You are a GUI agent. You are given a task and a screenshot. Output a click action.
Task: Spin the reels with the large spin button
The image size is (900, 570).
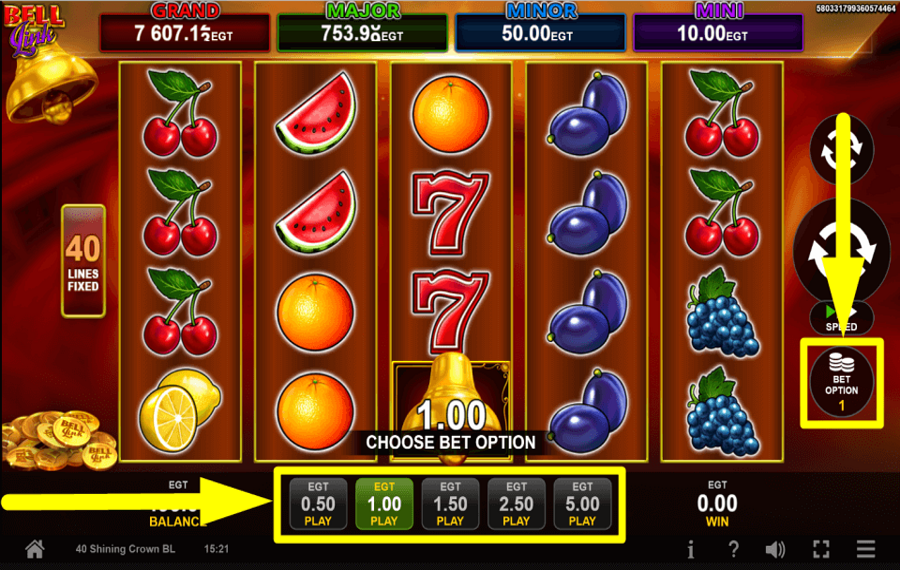click(x=841, y=247)
